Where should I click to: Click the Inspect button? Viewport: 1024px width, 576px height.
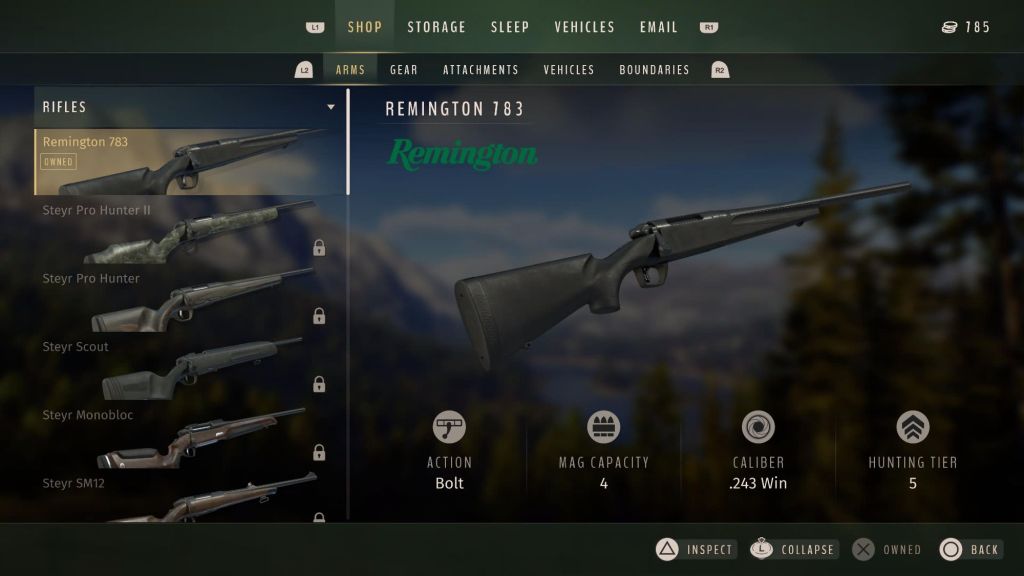[x=697, y=549]
